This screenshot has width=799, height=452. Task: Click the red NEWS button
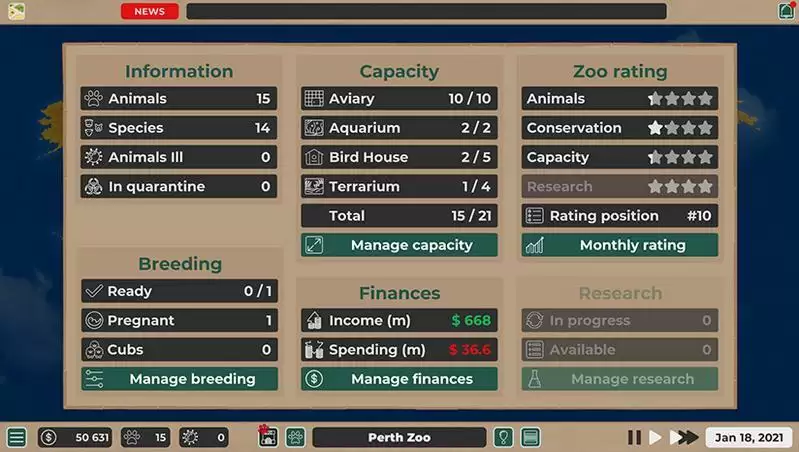click(x=149, y=12)
